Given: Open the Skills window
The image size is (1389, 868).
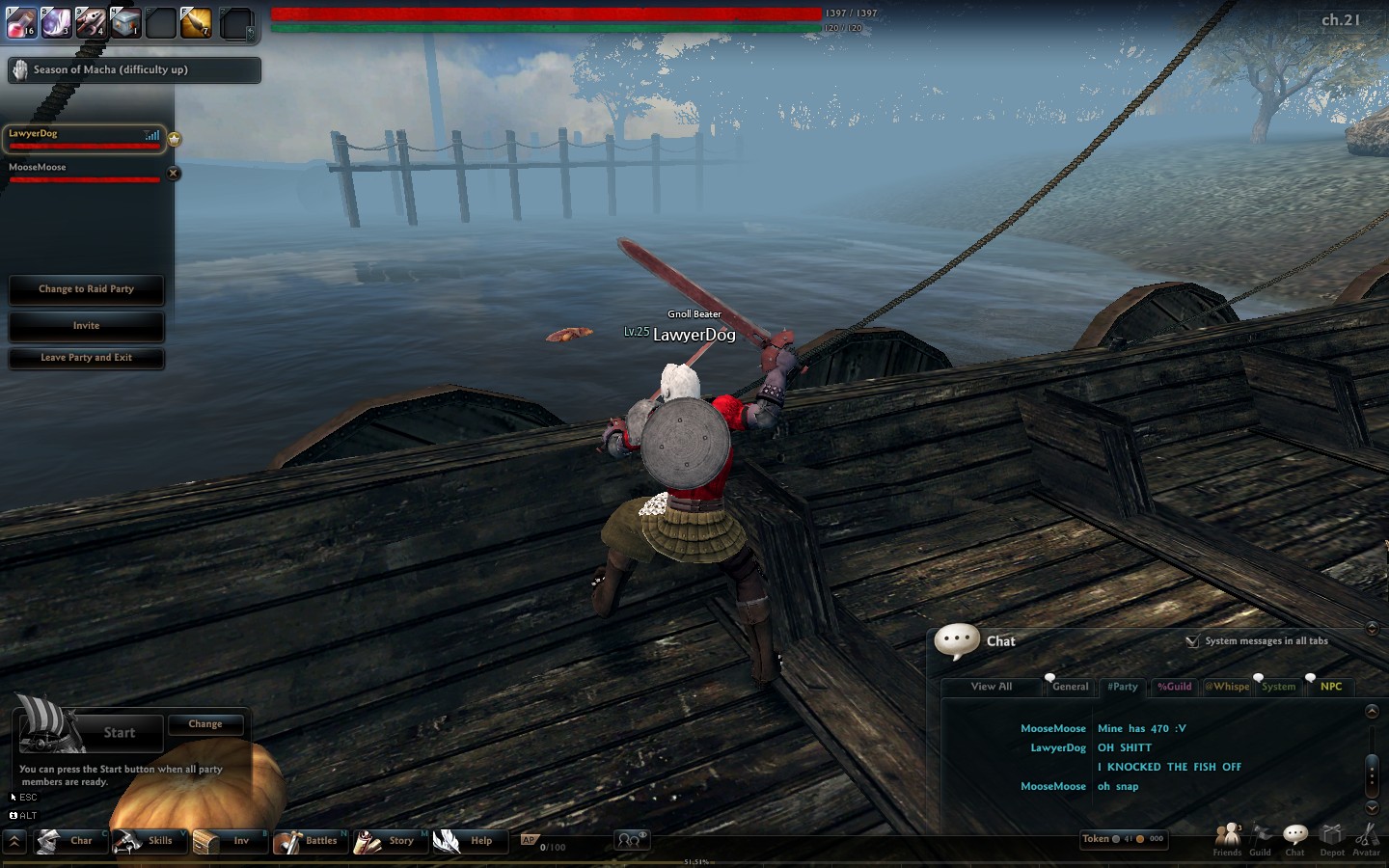Looking at the screenshot, I should coord(148,841).
